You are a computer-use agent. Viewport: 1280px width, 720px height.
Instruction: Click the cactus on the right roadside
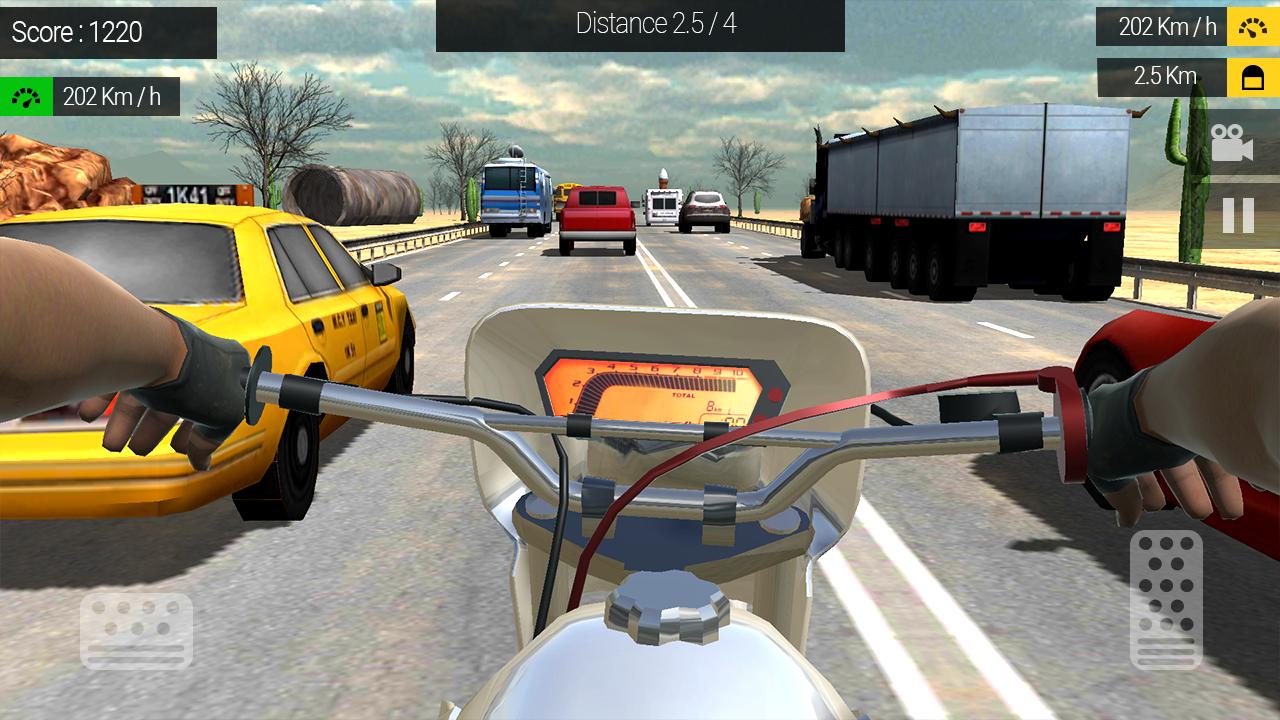coord(1196,180)
